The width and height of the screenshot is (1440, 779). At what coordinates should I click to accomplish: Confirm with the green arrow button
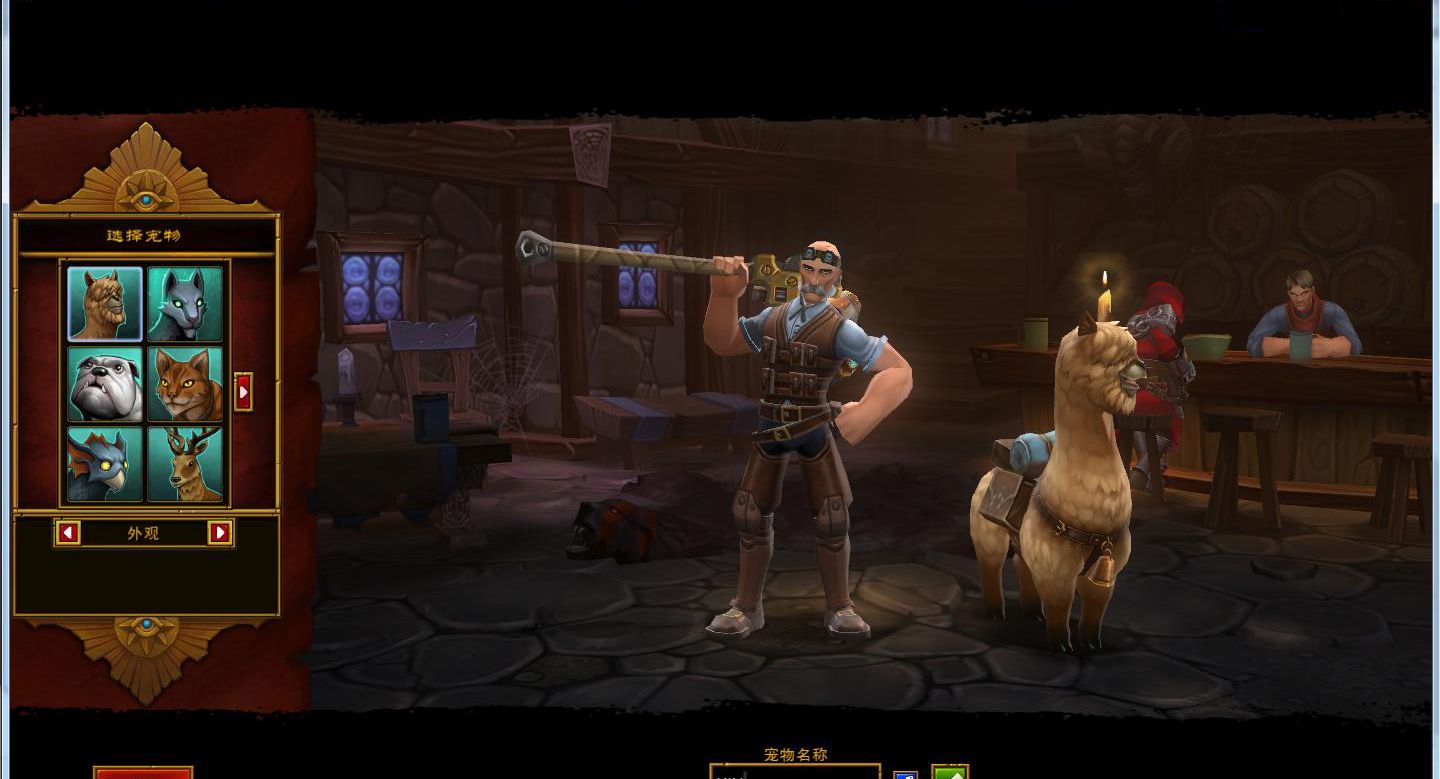[950, 773]
